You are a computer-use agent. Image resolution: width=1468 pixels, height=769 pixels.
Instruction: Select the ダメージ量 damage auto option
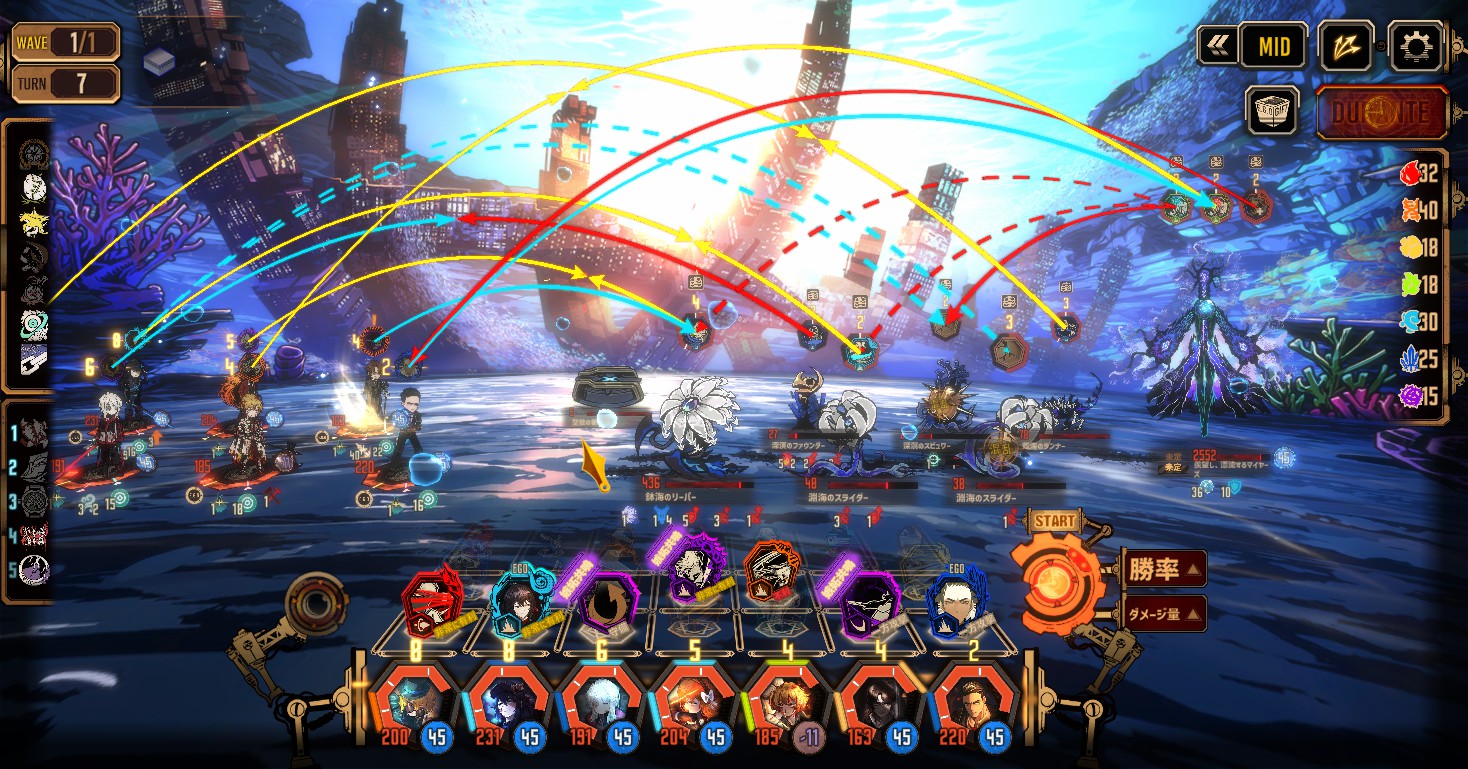(x=1163, y=613)
